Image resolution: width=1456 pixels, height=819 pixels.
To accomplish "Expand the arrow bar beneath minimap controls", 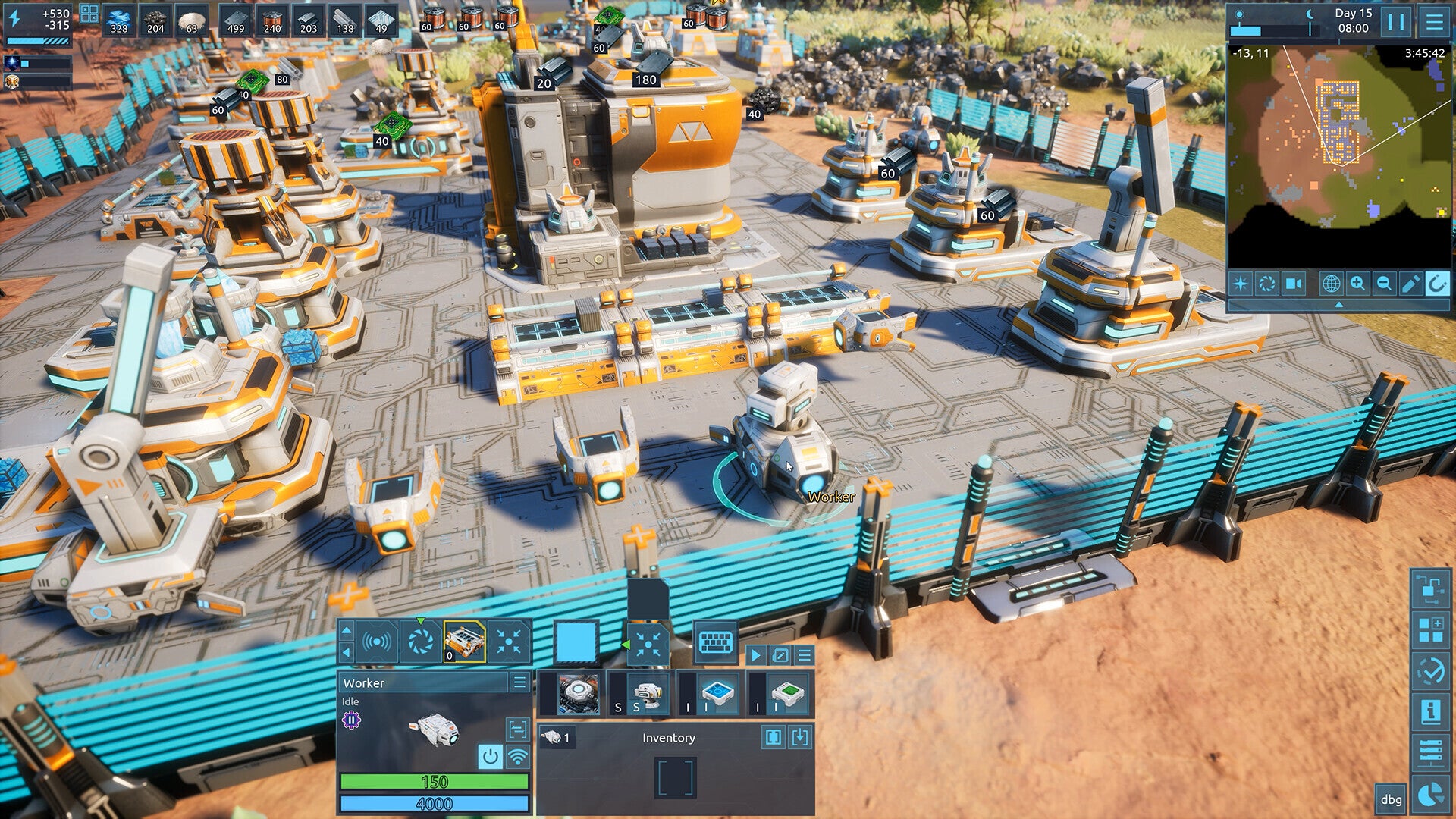I will tap(1338, 304).
